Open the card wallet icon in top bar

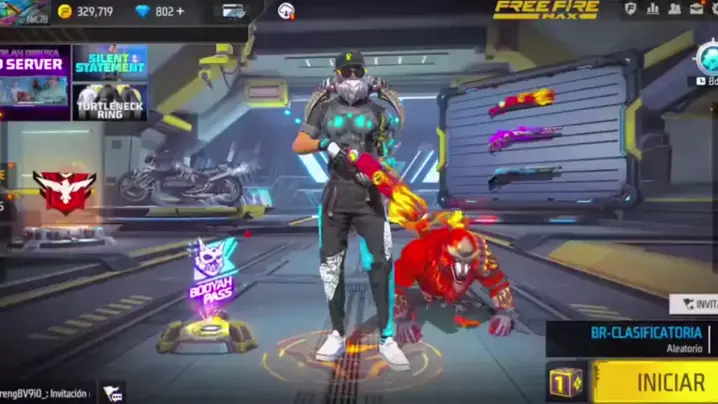pyautogui.click(x=234, y=11)
